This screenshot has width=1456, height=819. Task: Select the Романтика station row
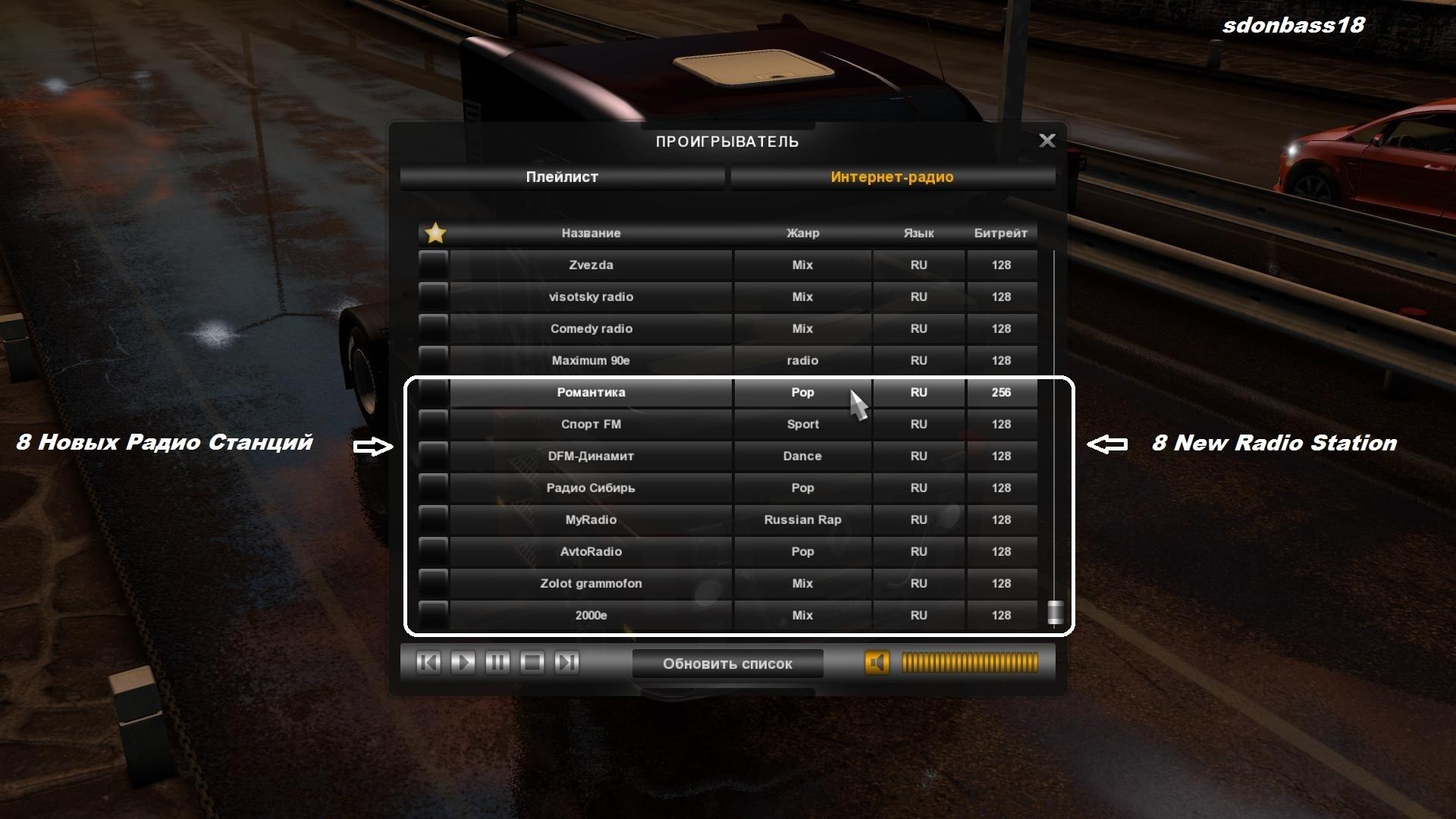(x=591, y=393)
